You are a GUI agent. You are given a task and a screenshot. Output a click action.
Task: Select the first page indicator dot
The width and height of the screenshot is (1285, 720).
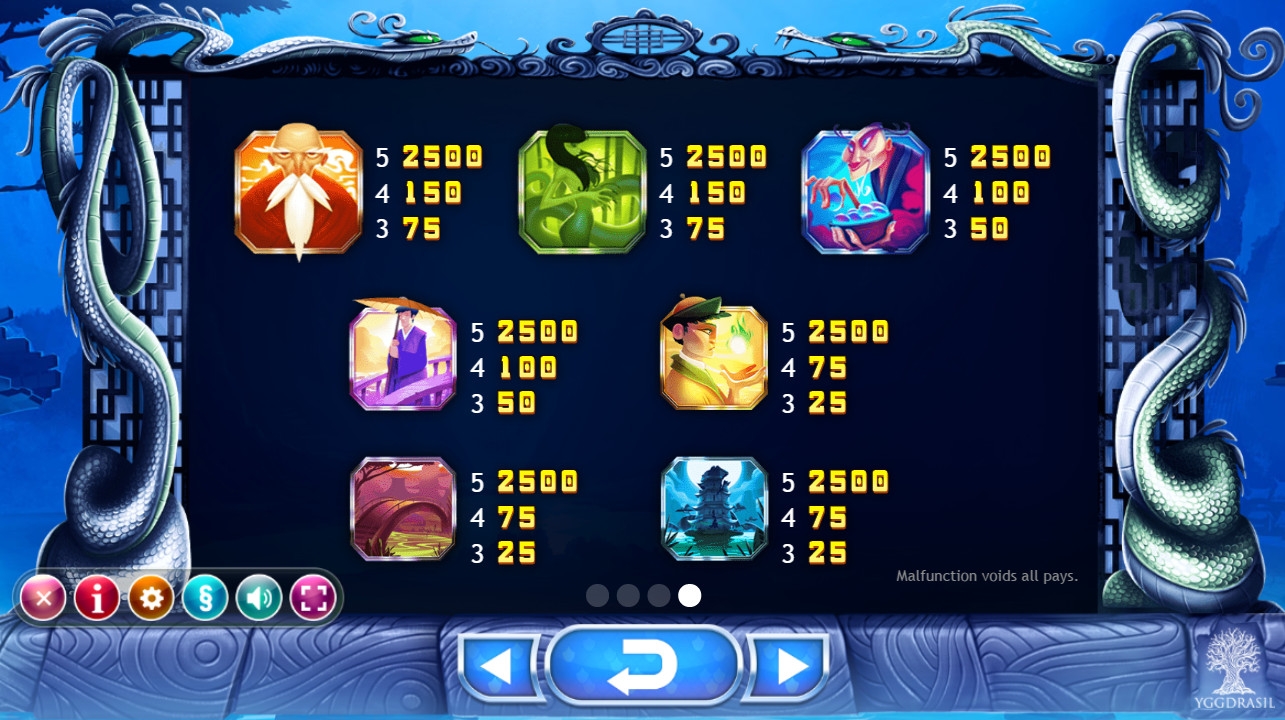pyautogui.click(x=598, y=596)
